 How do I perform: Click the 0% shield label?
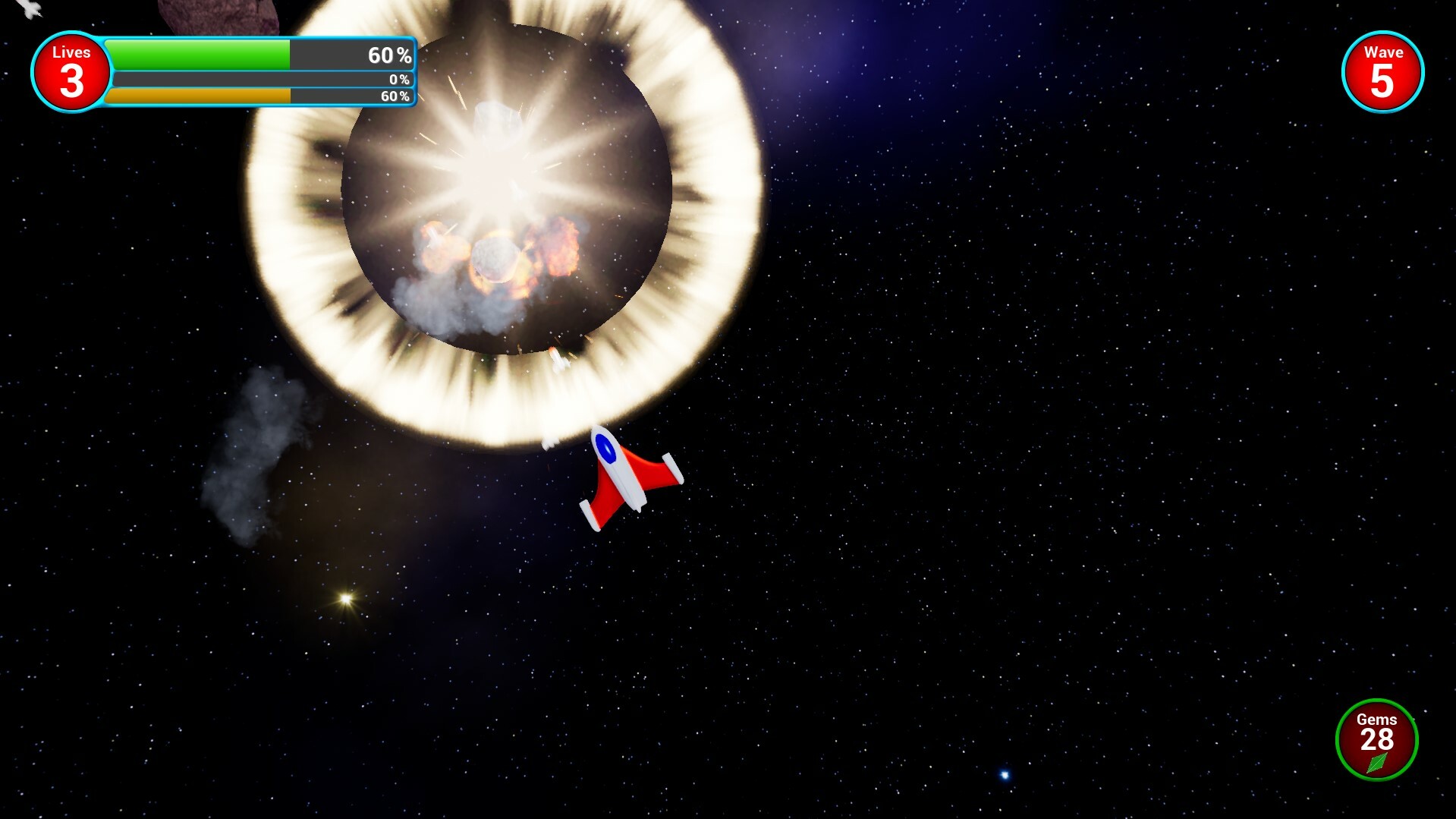pos(398,77)
